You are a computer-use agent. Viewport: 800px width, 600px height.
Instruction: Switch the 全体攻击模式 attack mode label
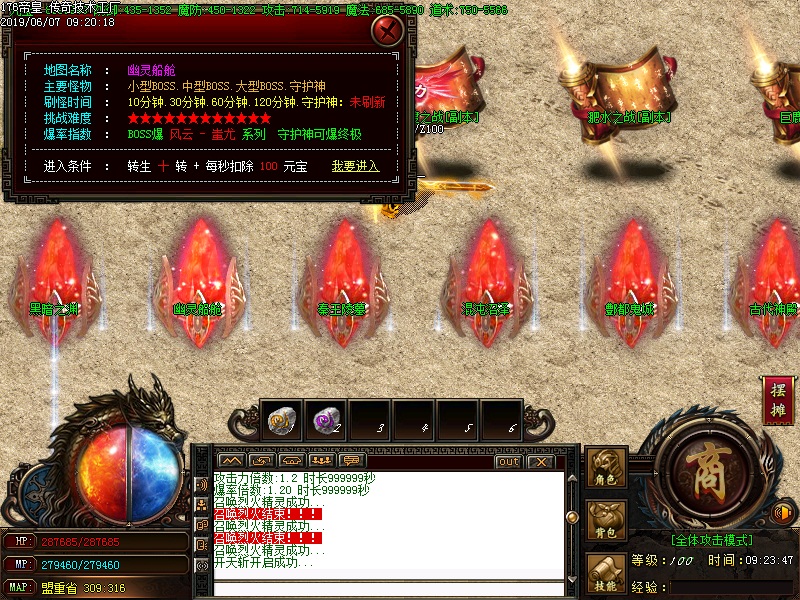coord(711,539)
